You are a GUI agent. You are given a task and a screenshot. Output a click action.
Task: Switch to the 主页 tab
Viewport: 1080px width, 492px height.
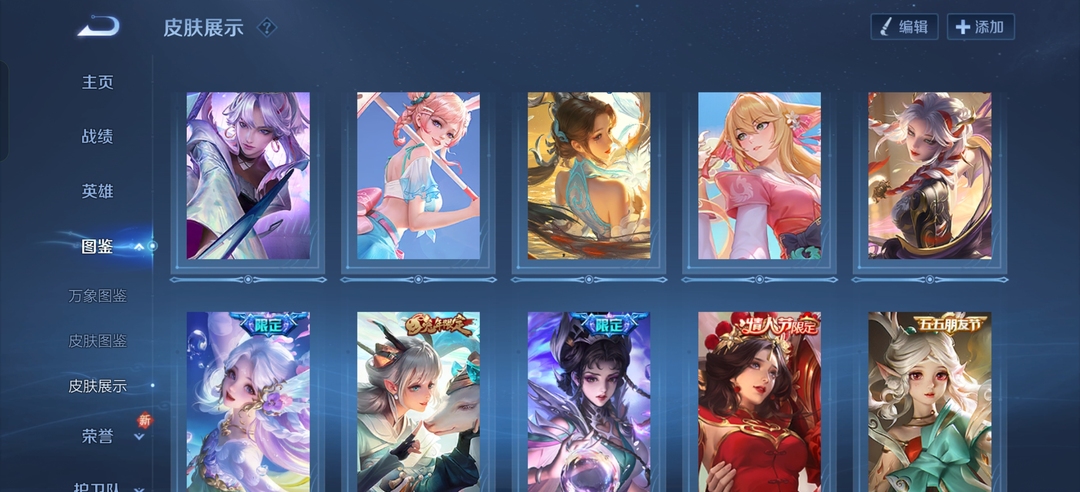tap(97, 82)
